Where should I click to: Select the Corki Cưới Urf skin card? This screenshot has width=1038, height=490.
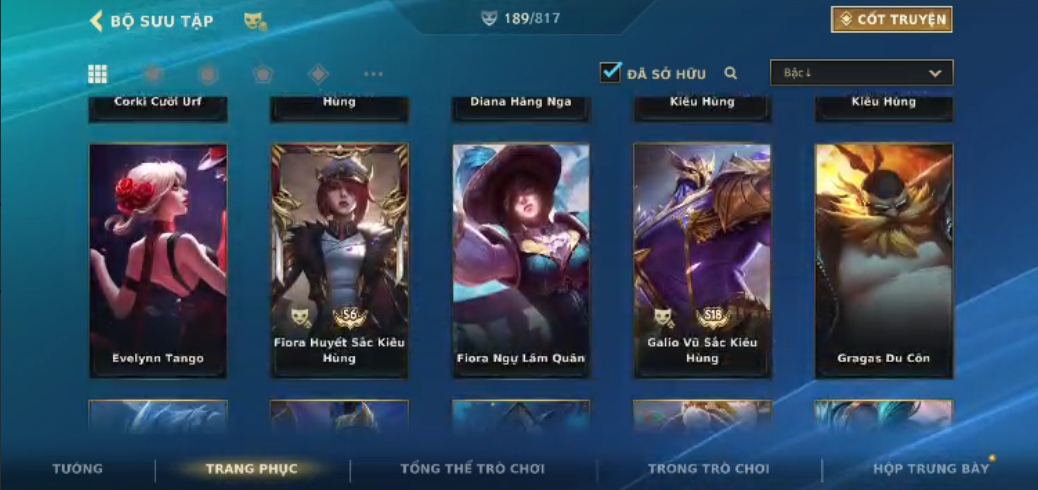(158, 106)
